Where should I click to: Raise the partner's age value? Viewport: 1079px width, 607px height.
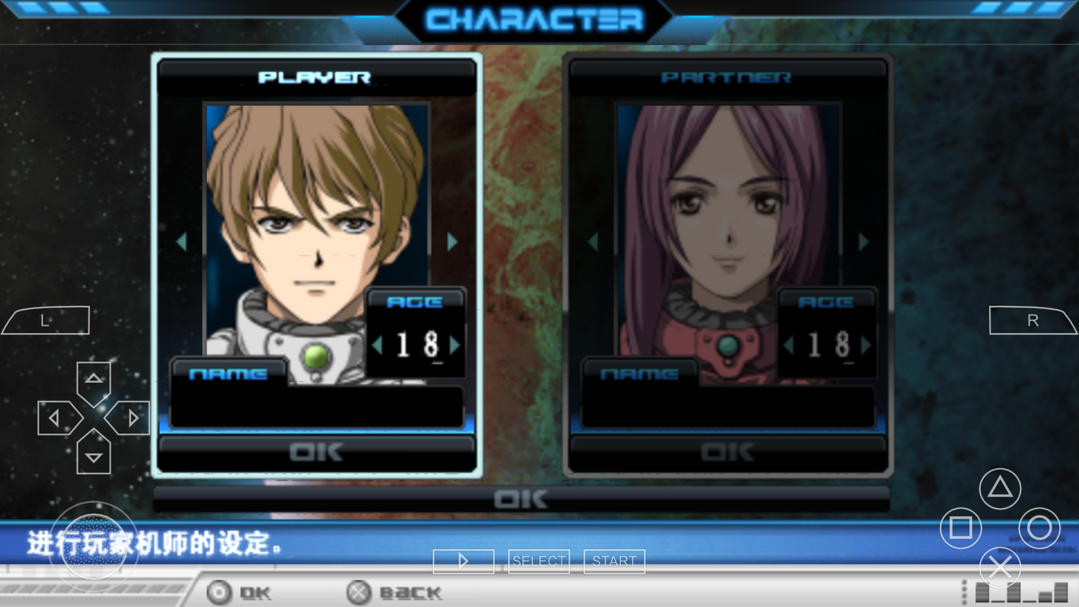pyautogui.click(x=866, y=345)
